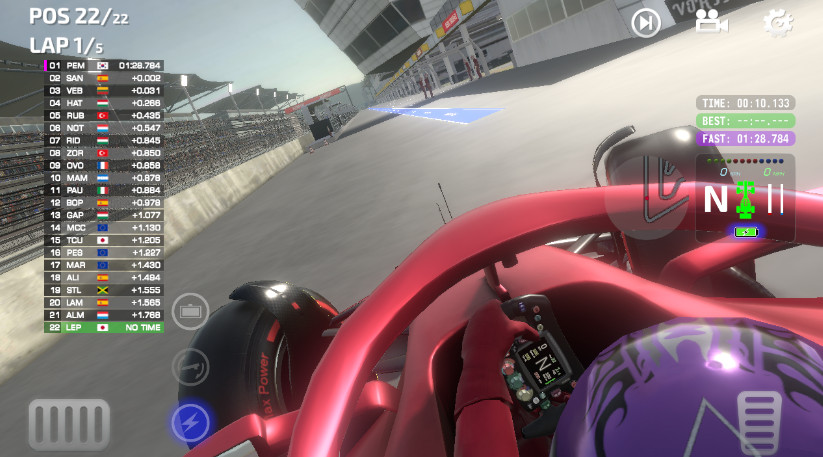Tap the throttle pedal
Image resolution: width=823 pixels, height=457 pixels.
click(x=759, y=416)
